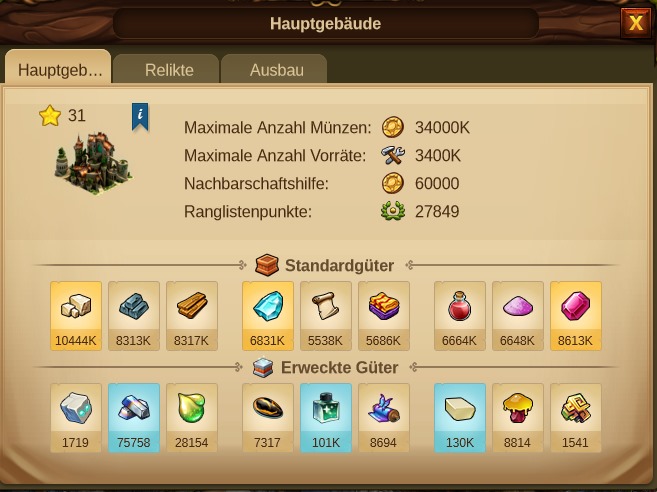Select the red elixir potion slot
Viewport: 657px width, 492px height.
pyautogui.click(x=460, y=314)
